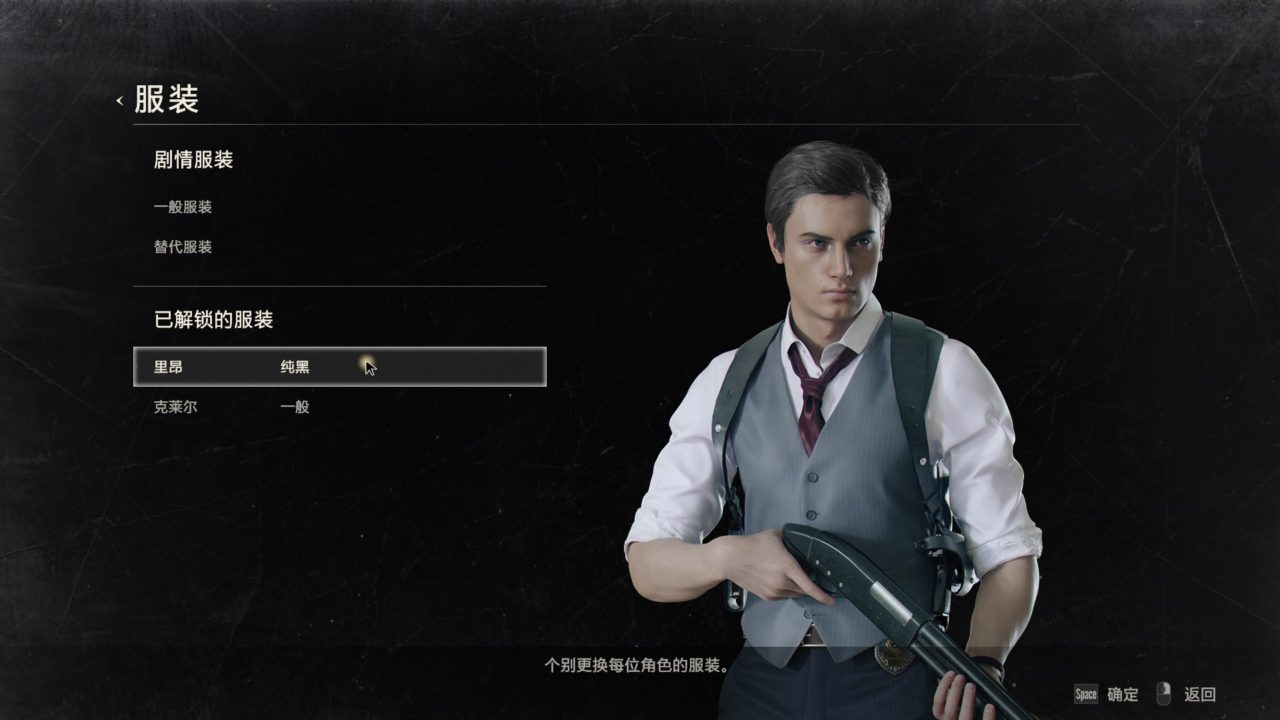Click the highlighted selection frame around 里昂 纯黑
Screen dimensions: 1280x720
[340, 366]
